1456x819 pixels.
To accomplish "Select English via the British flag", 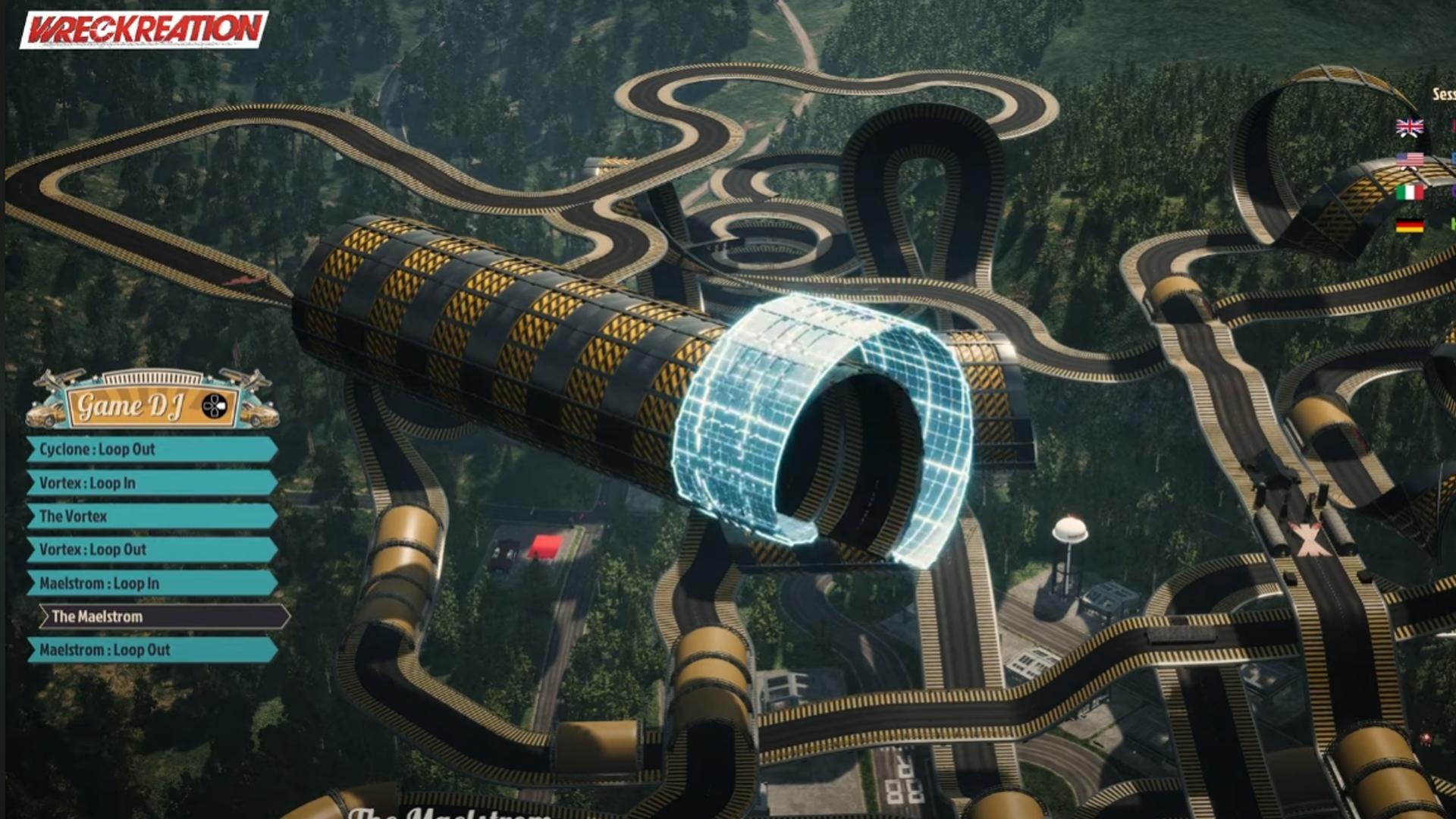I will coord(1411,126).
